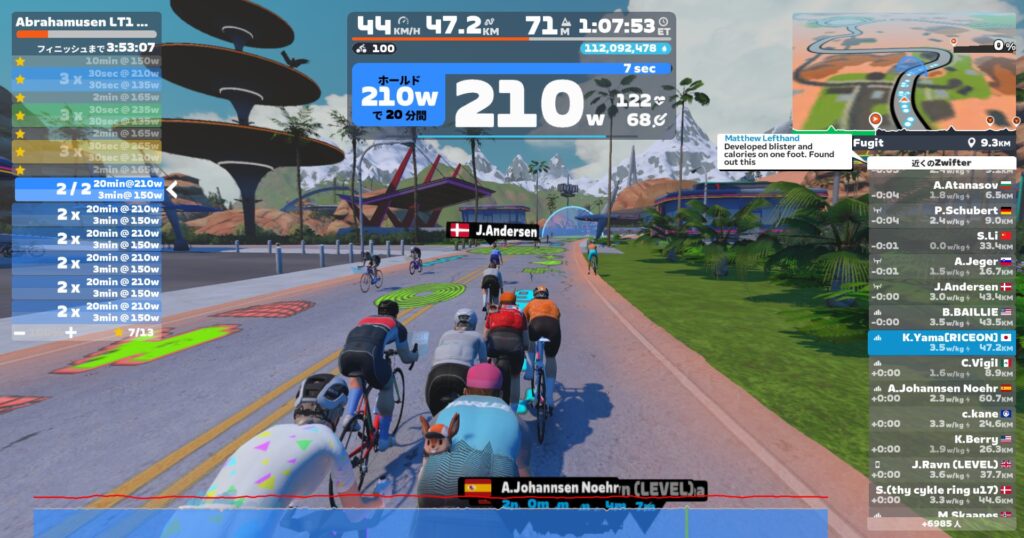
Task: Select the highlighted K.Yama[RICEON] row
Action: pos(941,343)
